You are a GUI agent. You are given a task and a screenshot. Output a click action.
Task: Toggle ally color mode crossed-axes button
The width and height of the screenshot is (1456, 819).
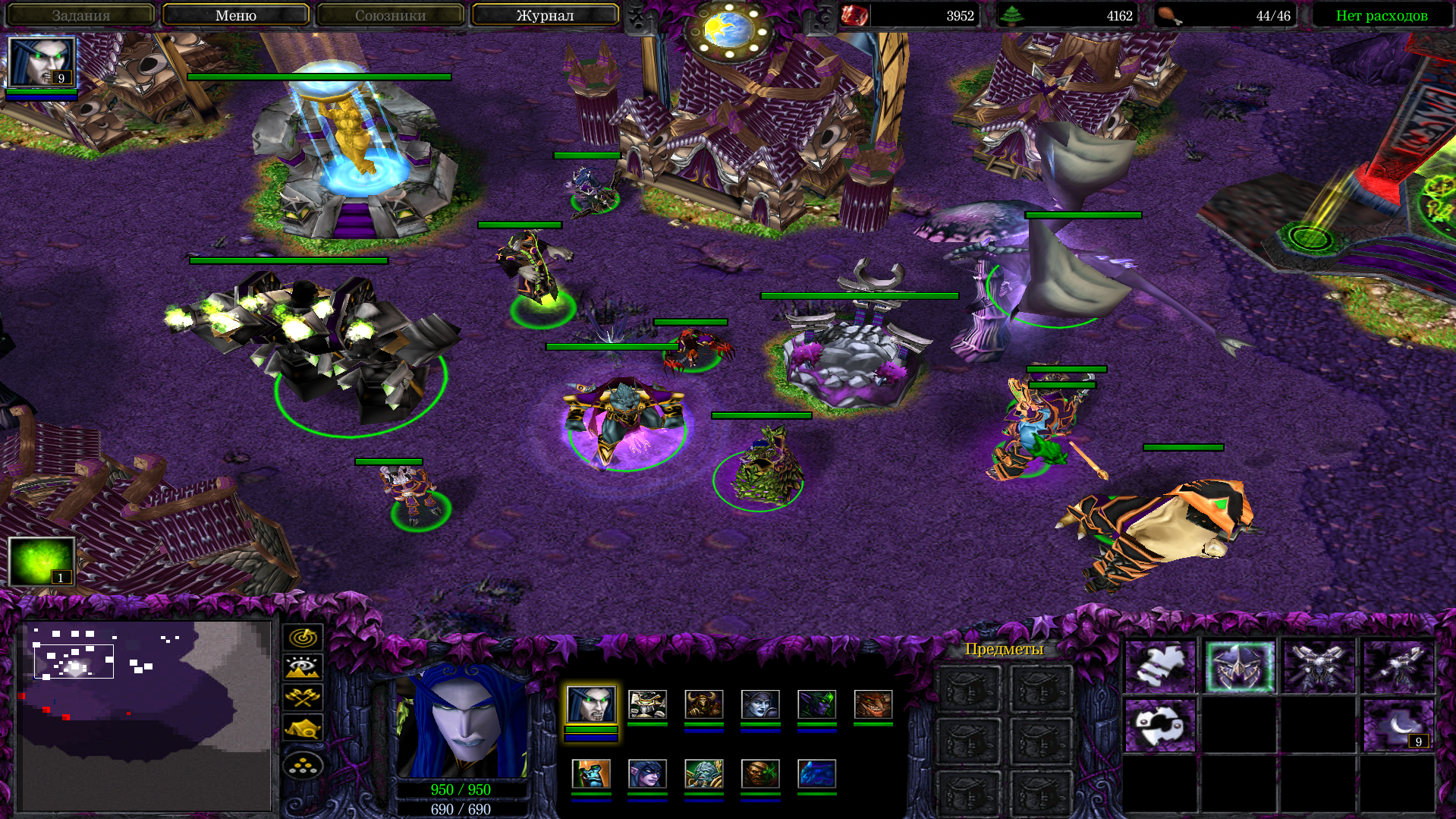(303, 698)
